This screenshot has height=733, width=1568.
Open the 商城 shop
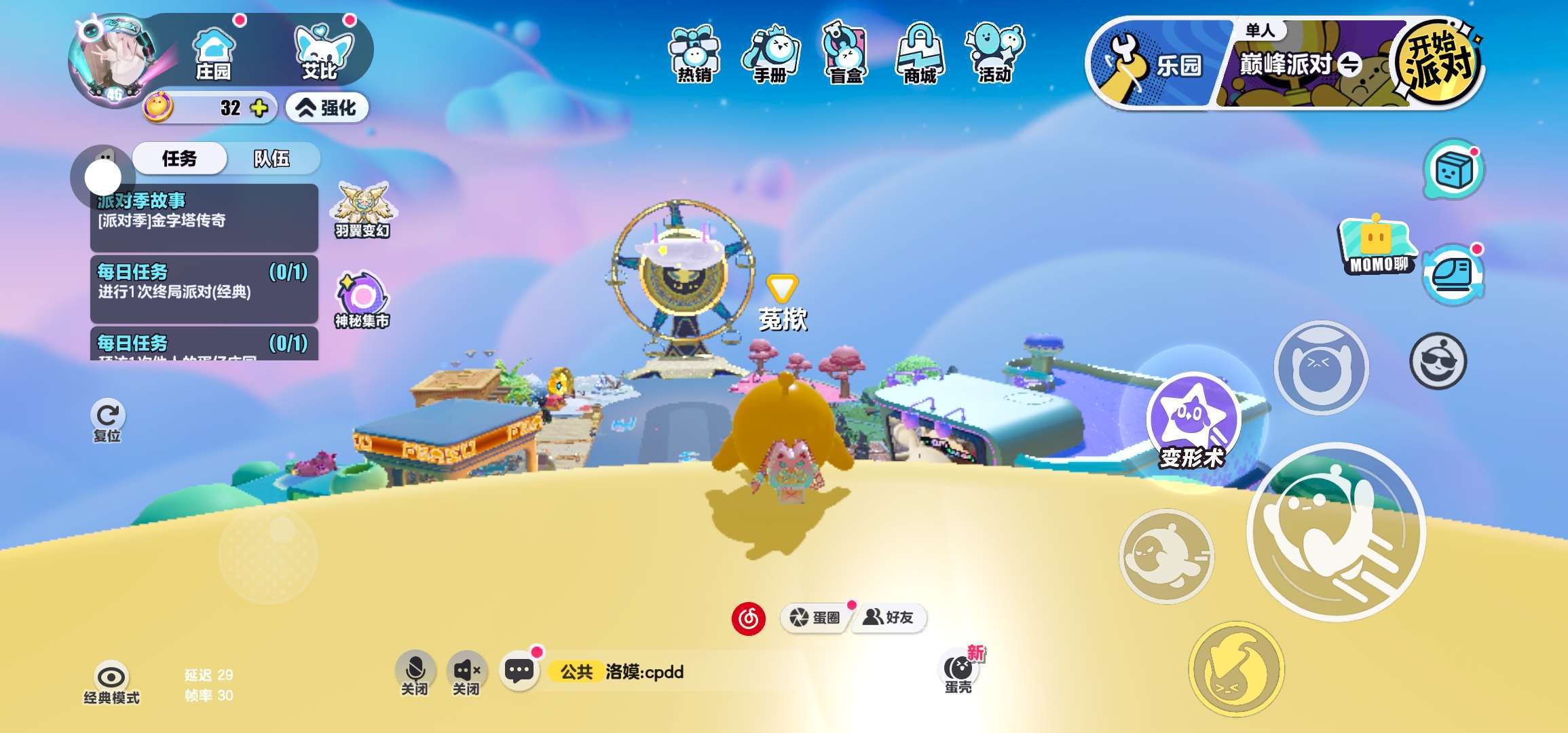(920, 54)
